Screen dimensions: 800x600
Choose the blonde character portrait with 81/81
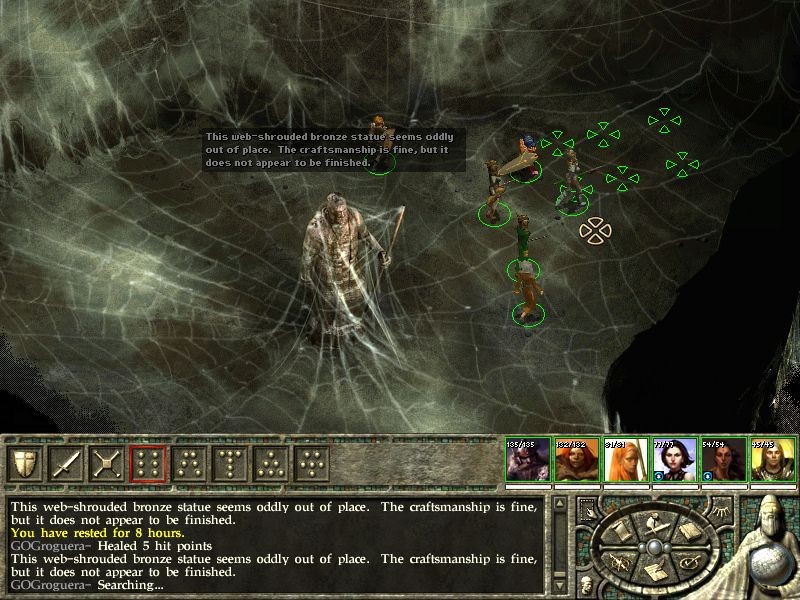pyautogui.click(x=625, y=461)
